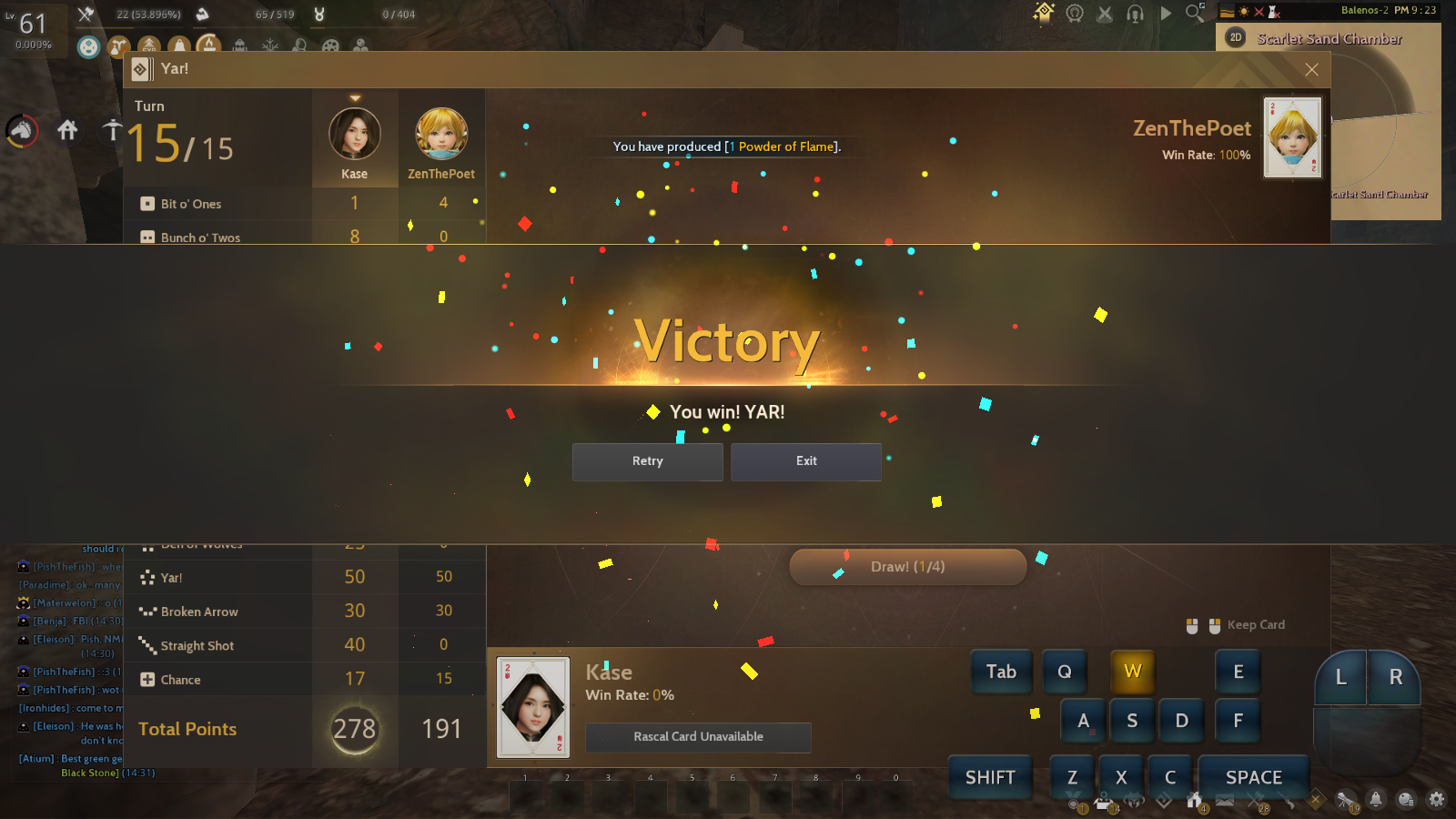
Task: Click the telescope icon showing 19
Action: (1344, 800)
